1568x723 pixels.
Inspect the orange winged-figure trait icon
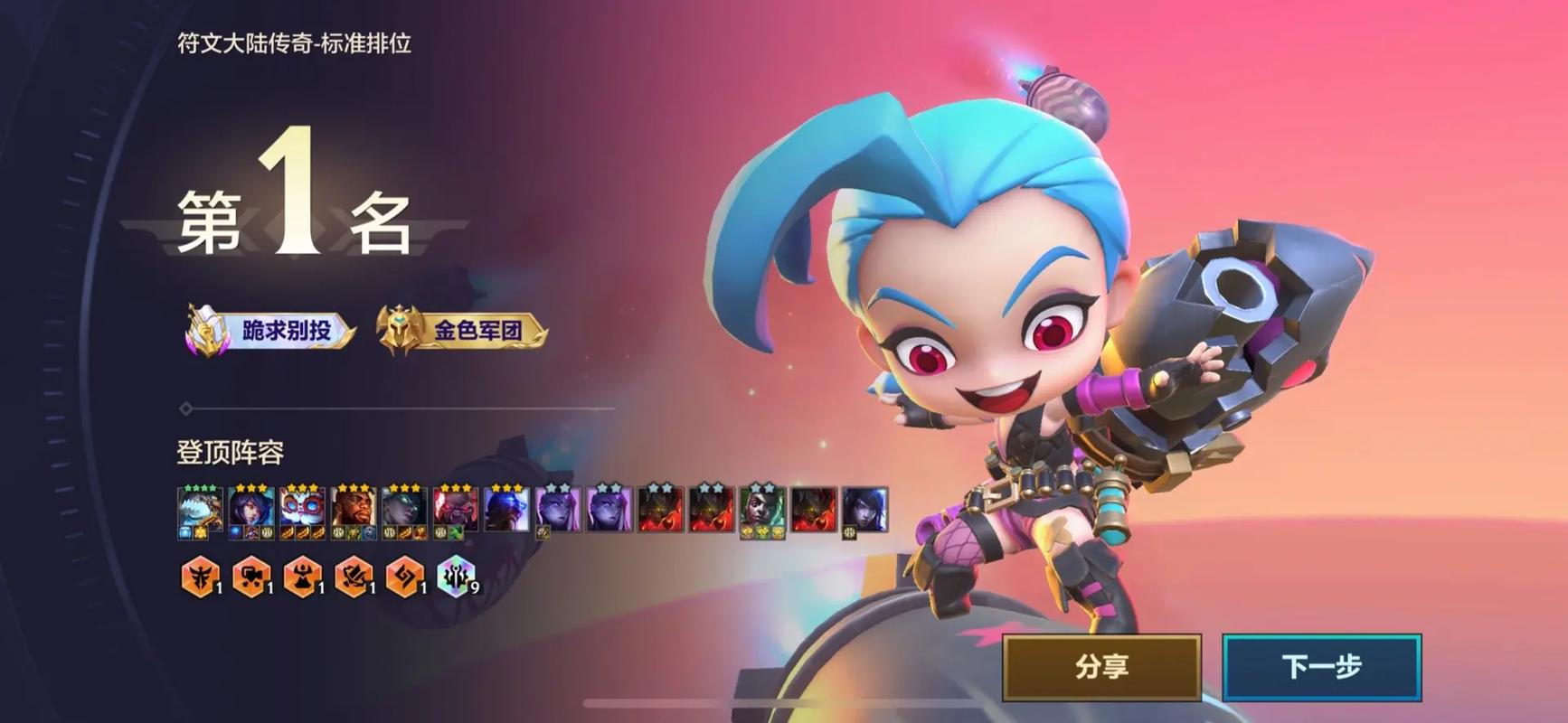(199, 576)
